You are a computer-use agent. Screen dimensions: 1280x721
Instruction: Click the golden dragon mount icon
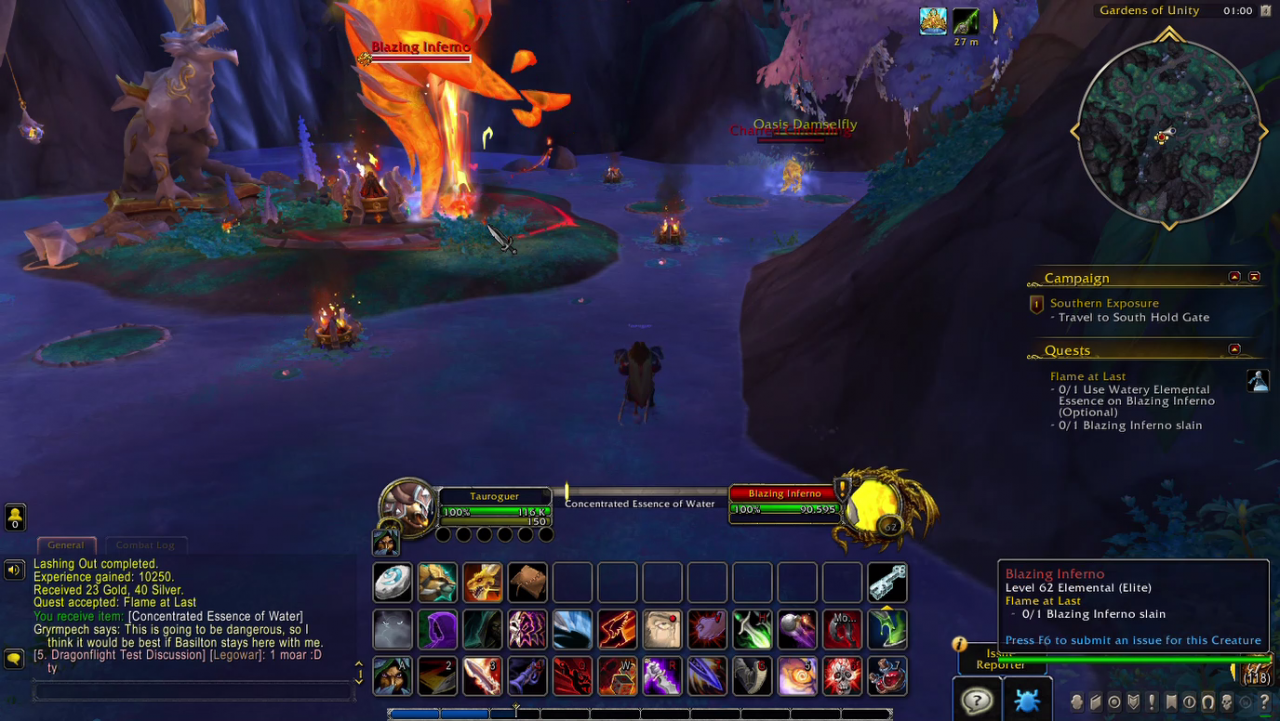[482, 583]
